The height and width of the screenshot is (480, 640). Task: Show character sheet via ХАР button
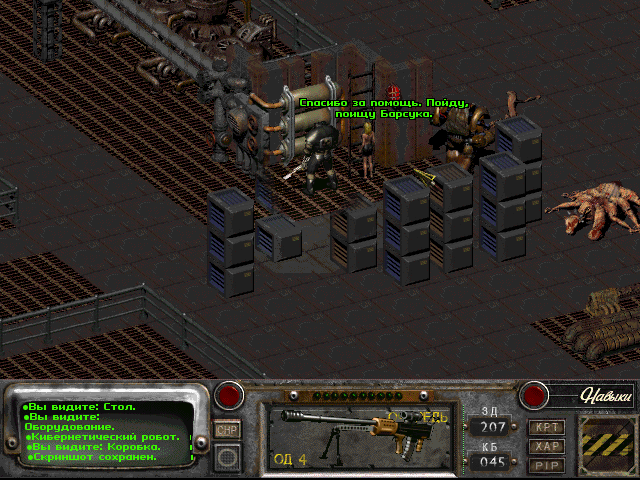coord(546,446)
